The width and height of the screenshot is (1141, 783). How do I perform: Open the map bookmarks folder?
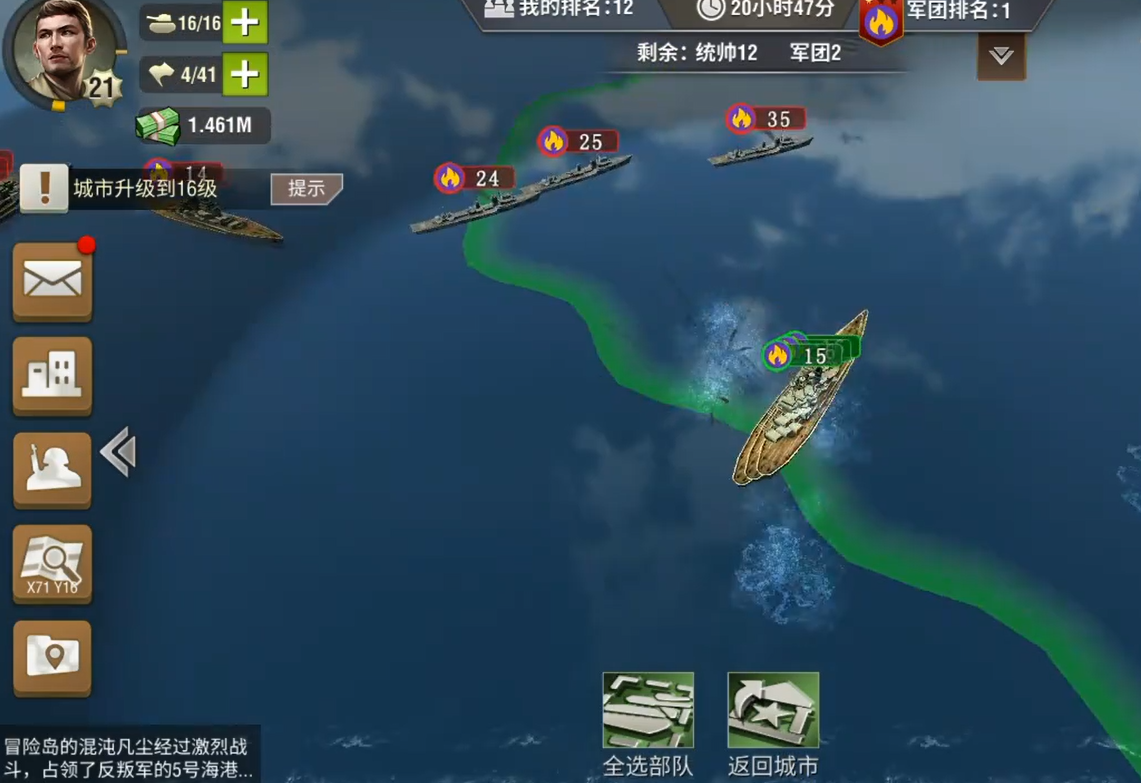click(52, 657)
